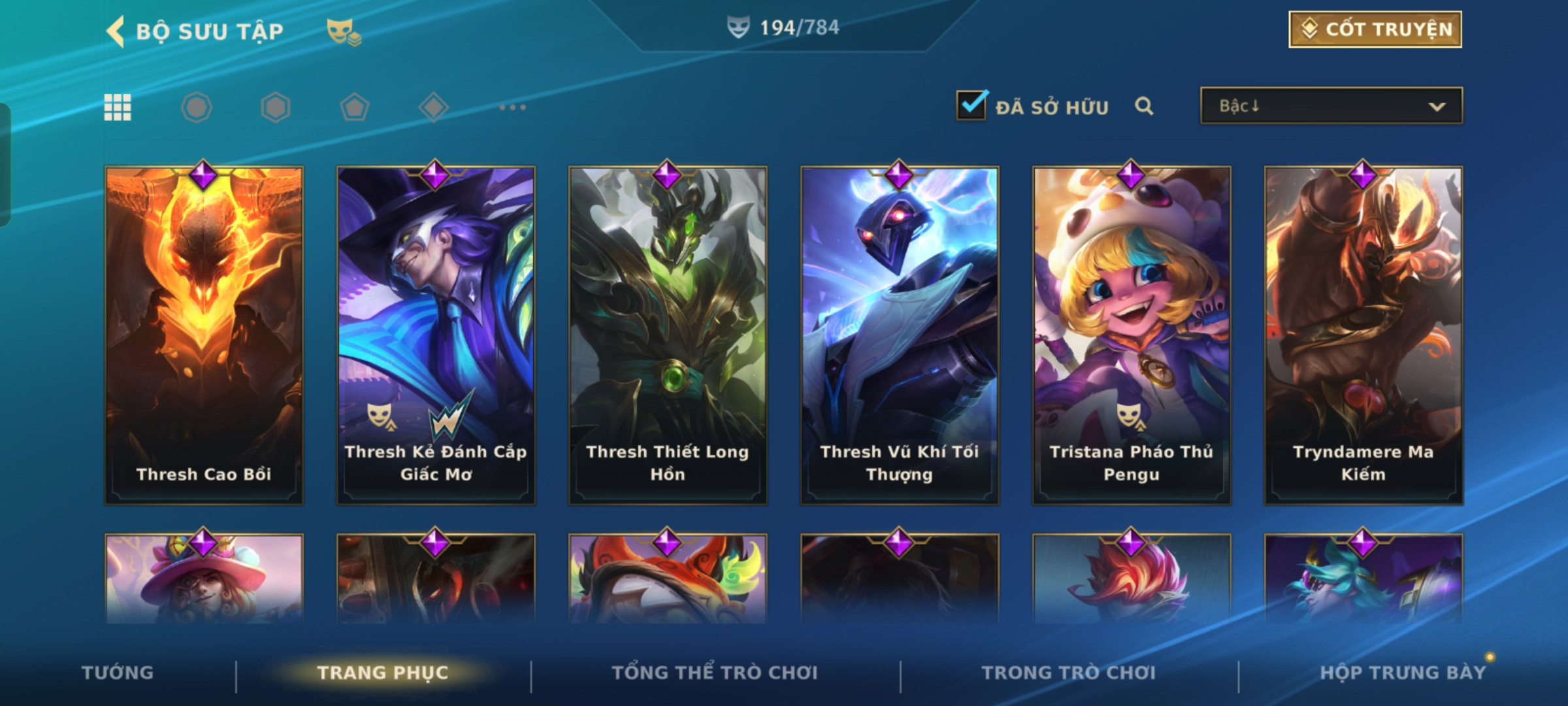This screenshot has width=1568, height=706.
Task: Go to the Hộp Trưng Bày tab
Action: [1403, 673]
